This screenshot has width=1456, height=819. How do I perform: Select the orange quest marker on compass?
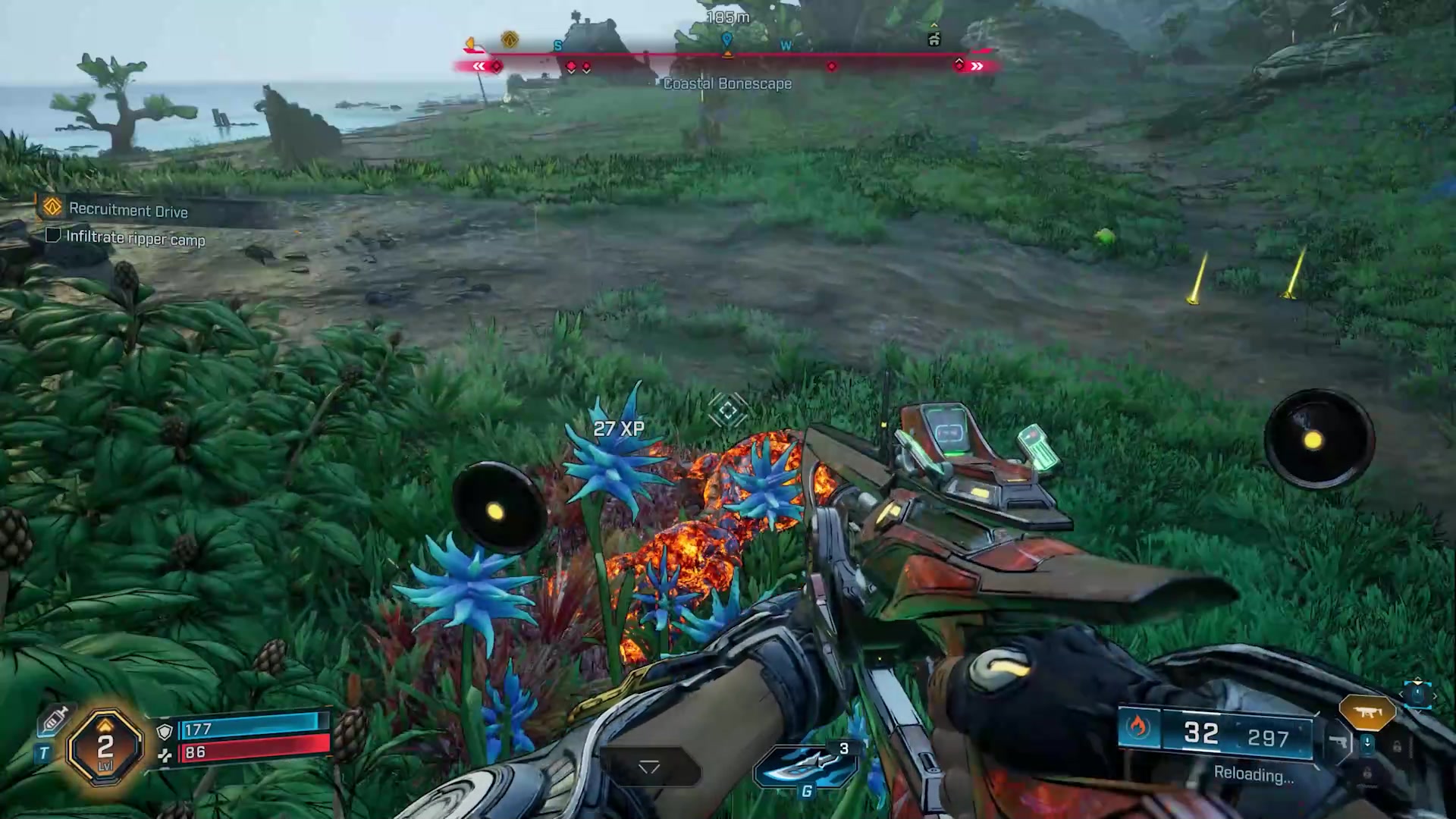510,39
